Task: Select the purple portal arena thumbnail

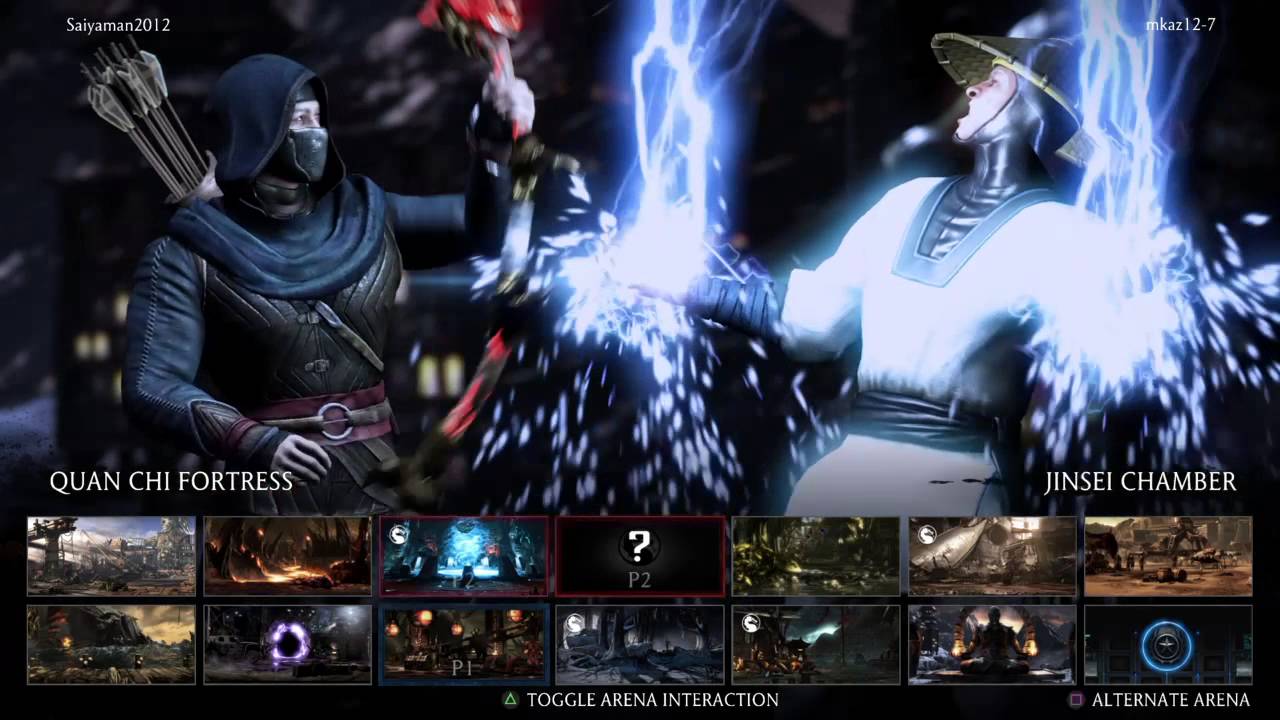Action: coord(287,645)
